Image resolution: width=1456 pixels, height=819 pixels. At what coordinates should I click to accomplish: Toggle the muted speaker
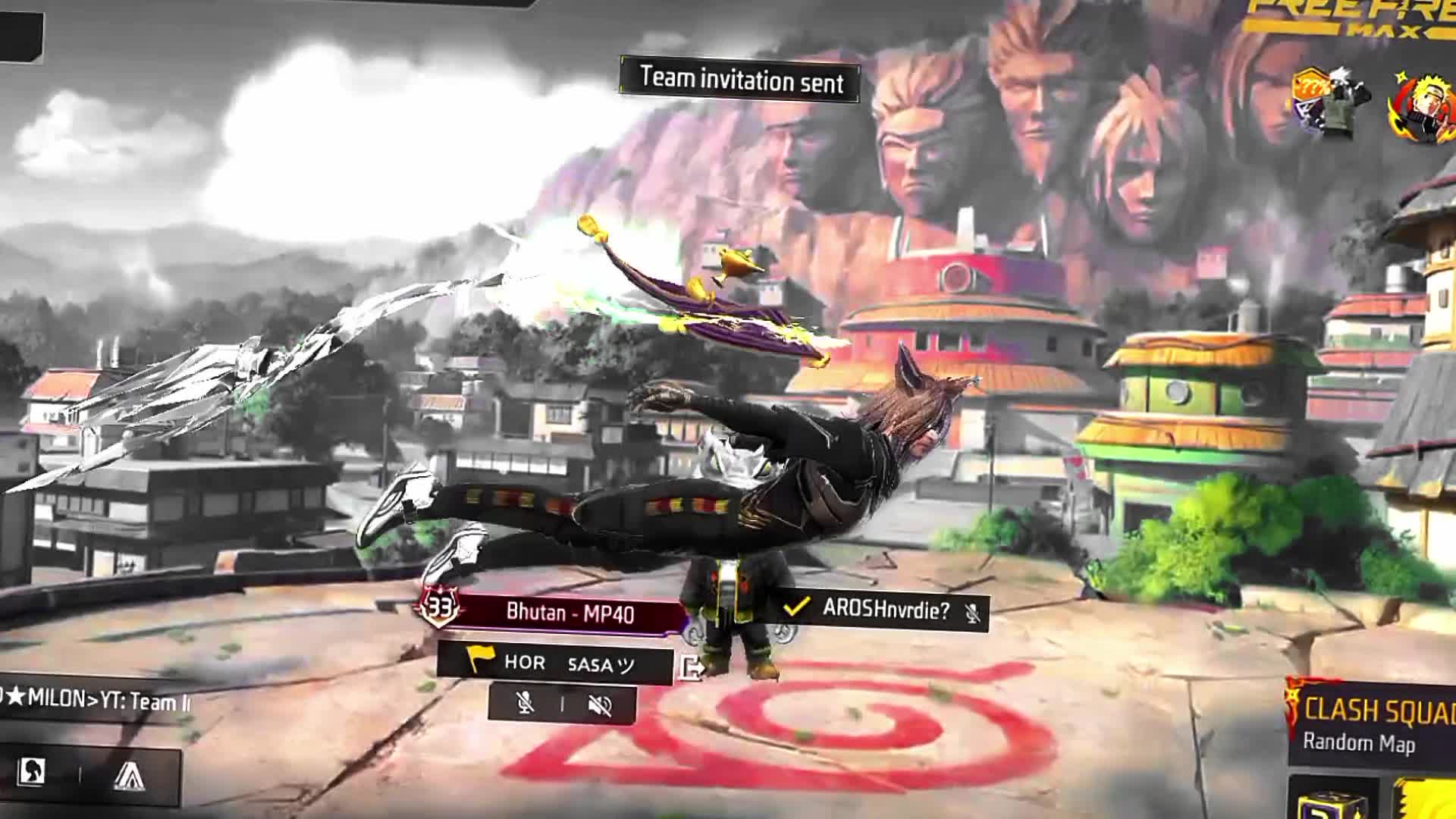(x=599, y=706)
